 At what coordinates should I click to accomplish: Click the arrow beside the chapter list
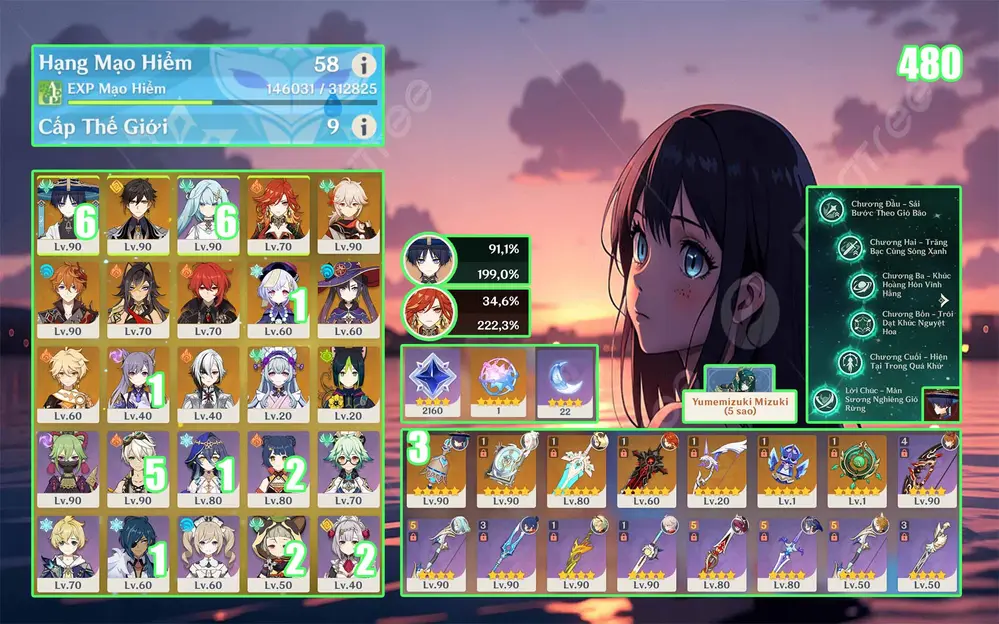click(x=945, y=300)
